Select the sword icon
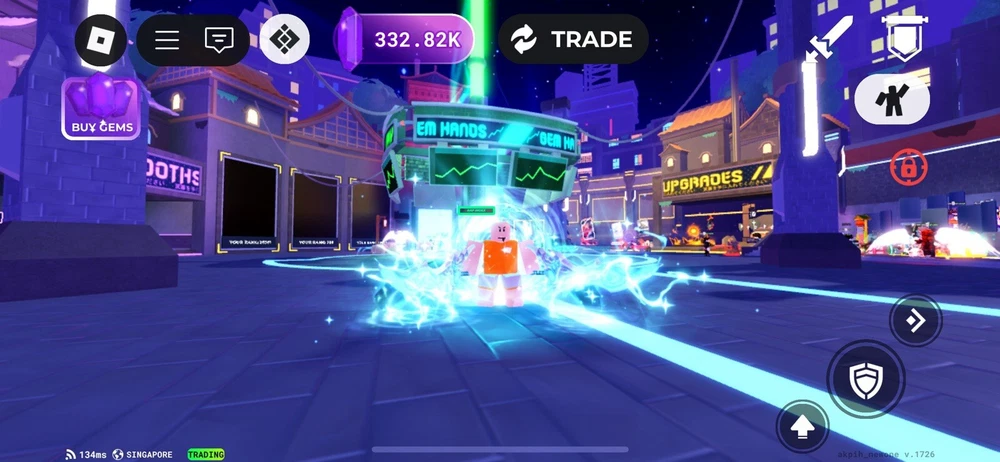The image size is (1000, 462). [x=830, y=38]
